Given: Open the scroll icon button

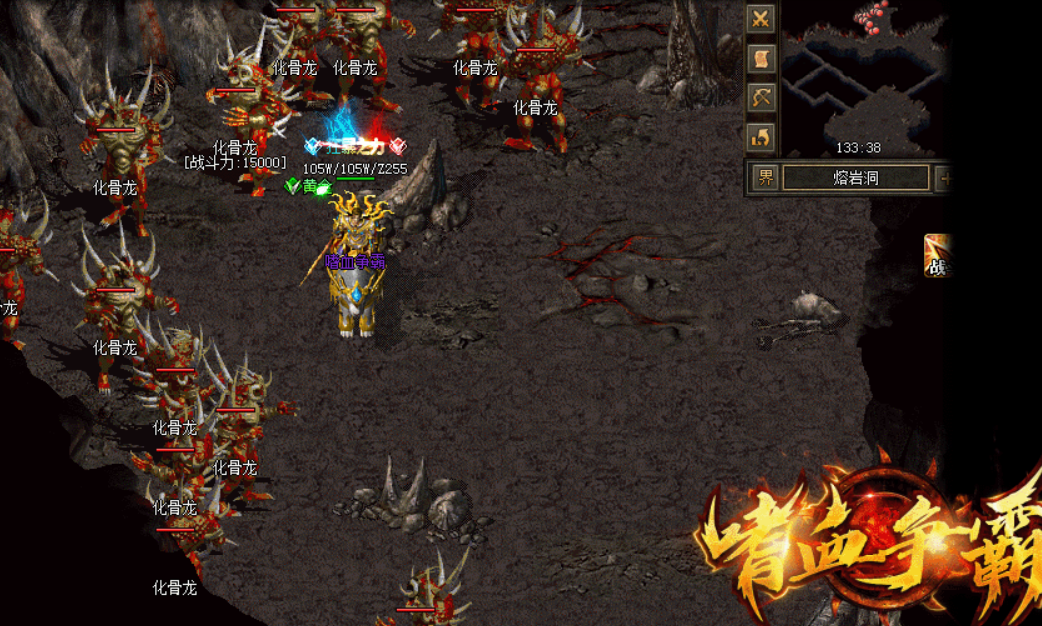Looking at the screenshot, I should pyautogui.click(x=761, y=58).
